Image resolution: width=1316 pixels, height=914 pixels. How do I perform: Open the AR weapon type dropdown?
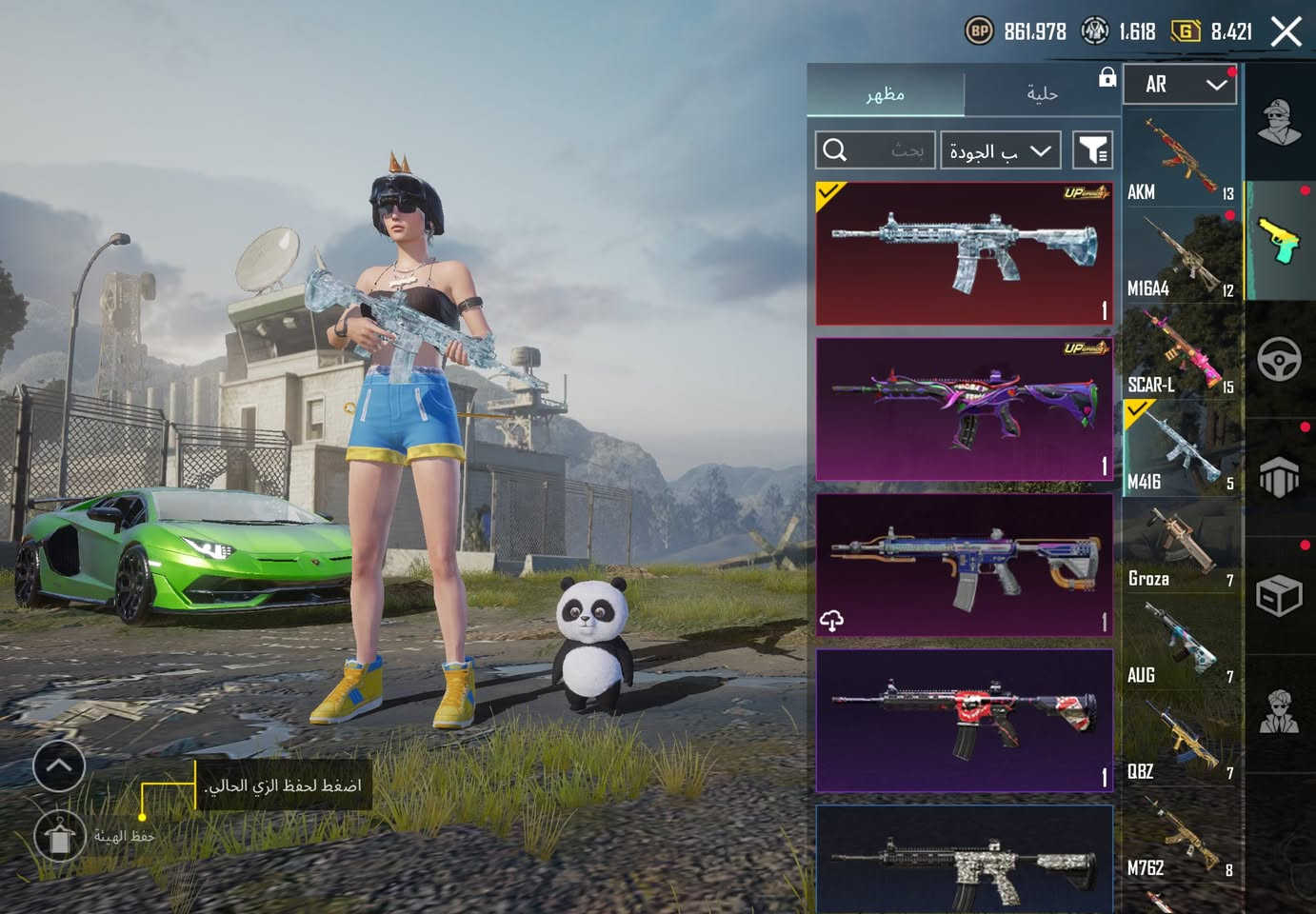[1180, 85]
